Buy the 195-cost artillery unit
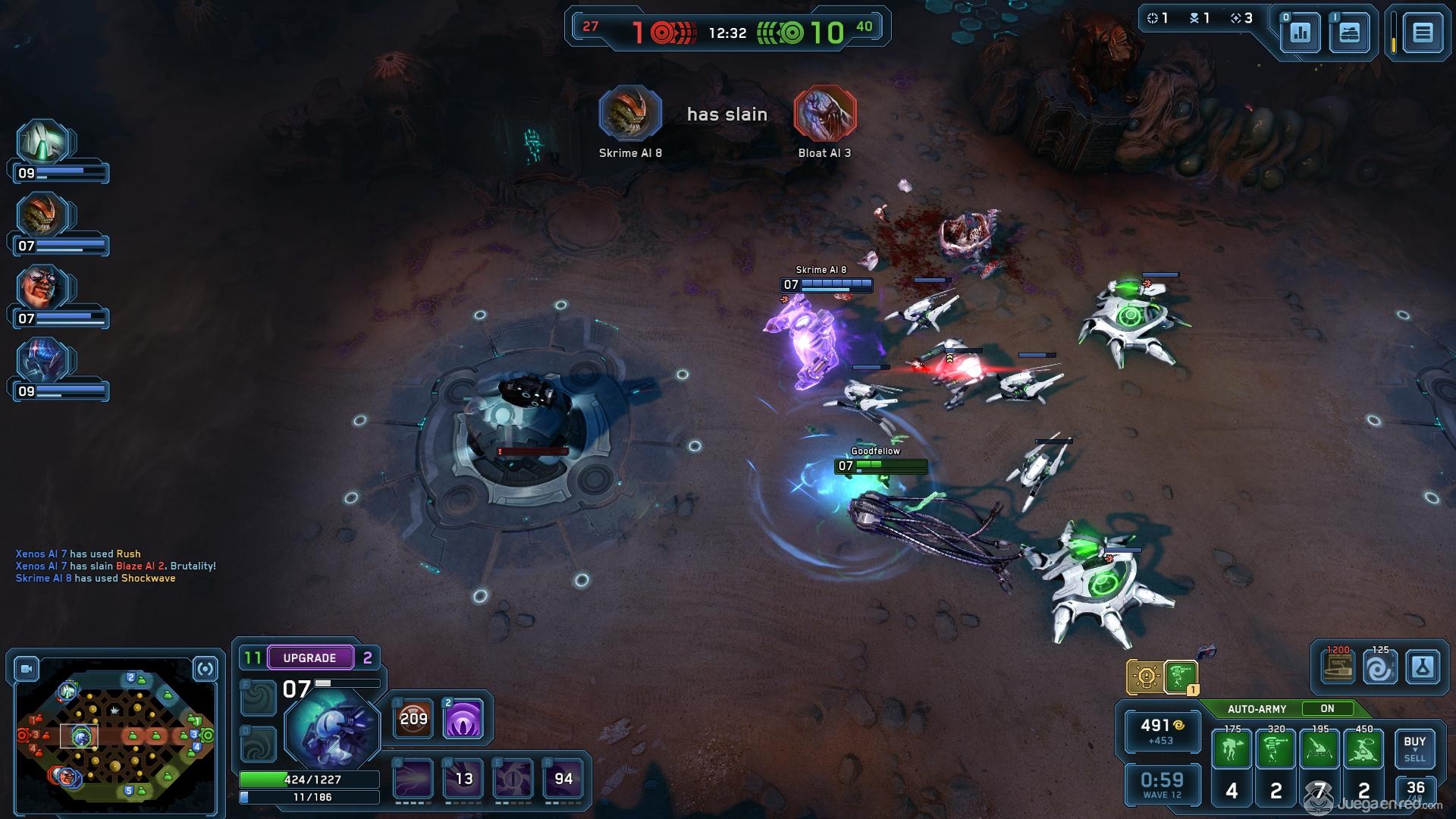The image size is (1456, 819). click(x=1319, y=750)
